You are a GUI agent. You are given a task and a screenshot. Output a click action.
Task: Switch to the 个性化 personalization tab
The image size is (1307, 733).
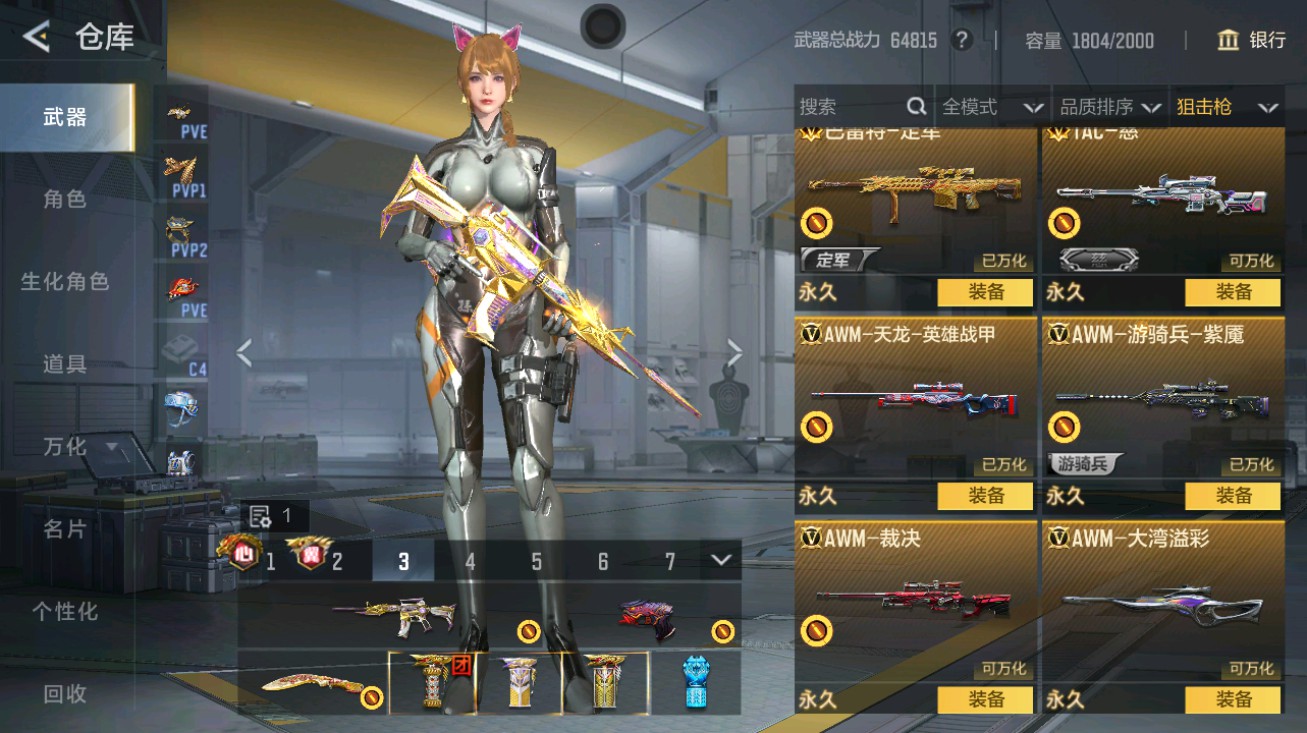click(x=65, y=611)
